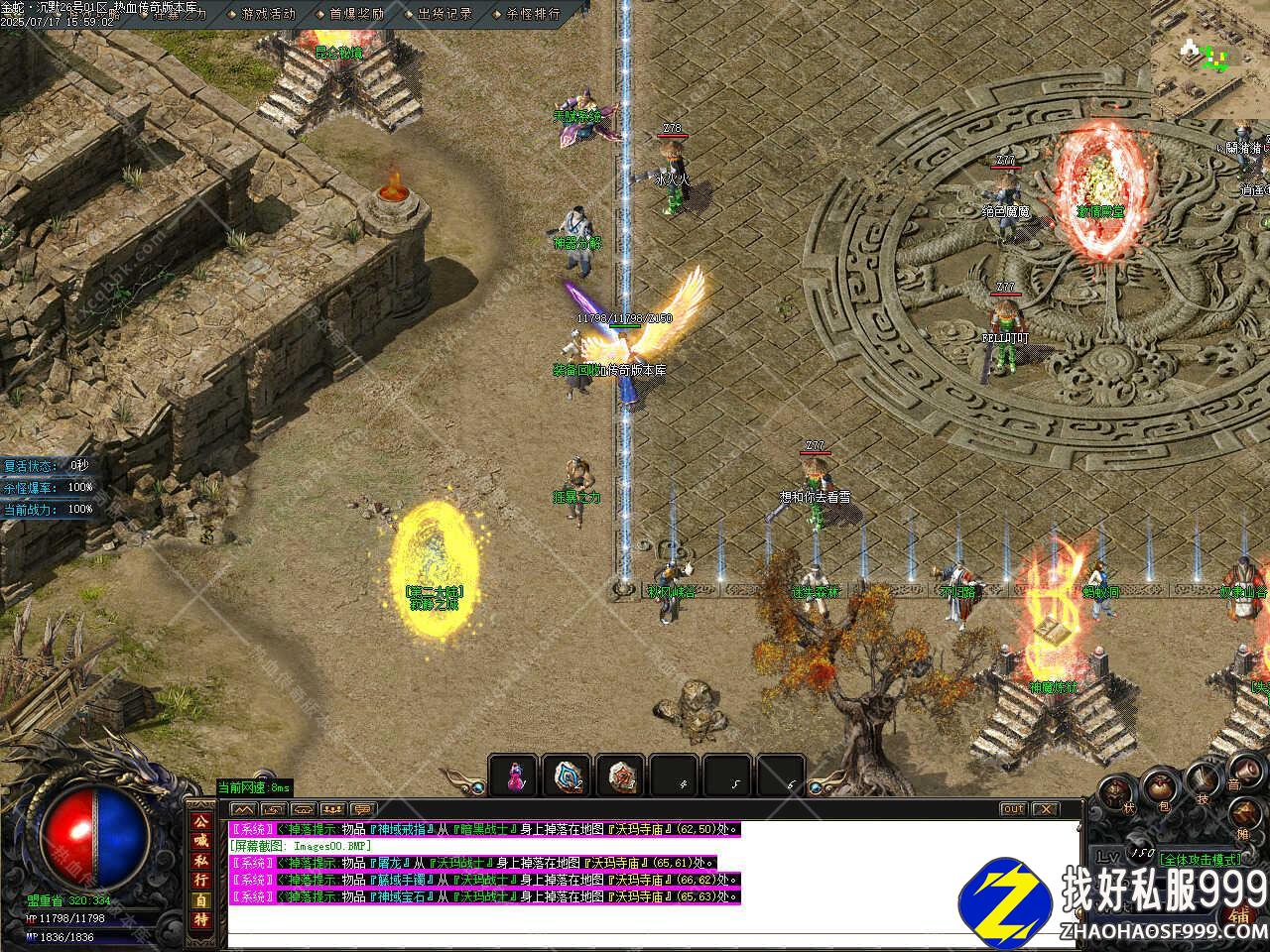Image resolution: width=1270 pixels, height=952 pixels.
Task: Open the 技 skills panel
Action: click(1203, 780)
